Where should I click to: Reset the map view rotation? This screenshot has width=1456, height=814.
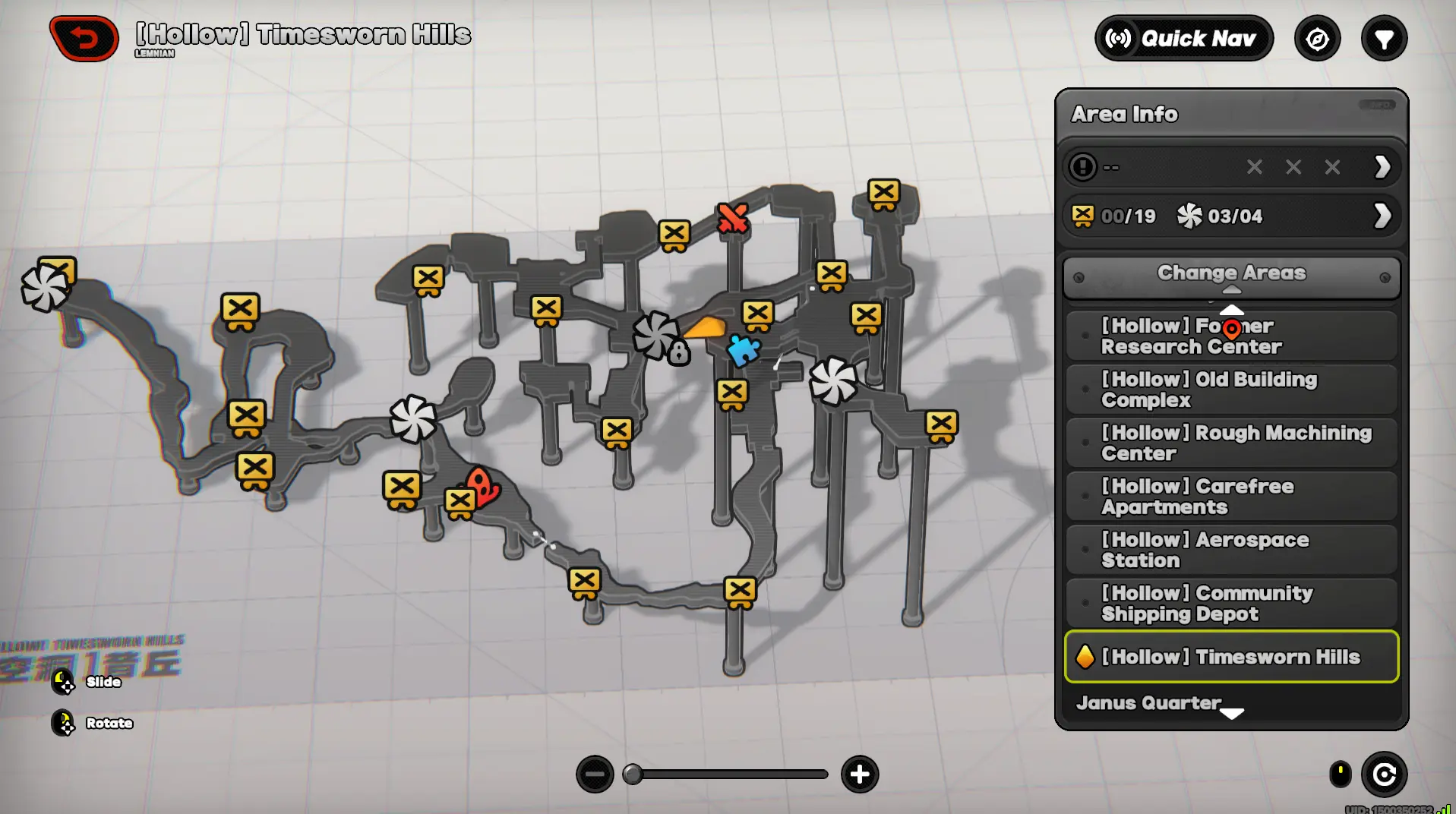pos(1384,775)
